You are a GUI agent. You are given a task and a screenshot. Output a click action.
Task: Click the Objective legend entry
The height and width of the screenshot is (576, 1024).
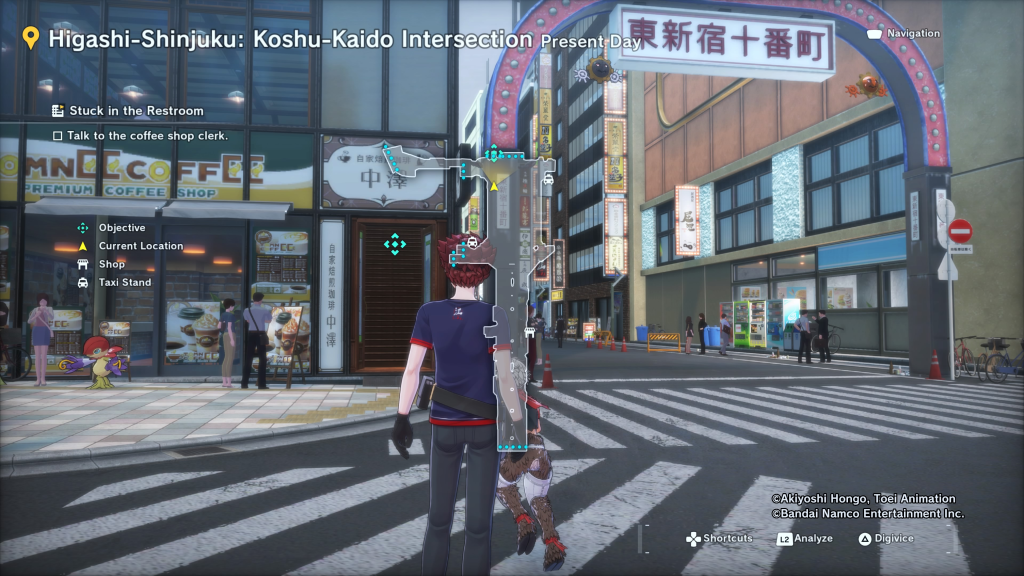tap(121, 228)
